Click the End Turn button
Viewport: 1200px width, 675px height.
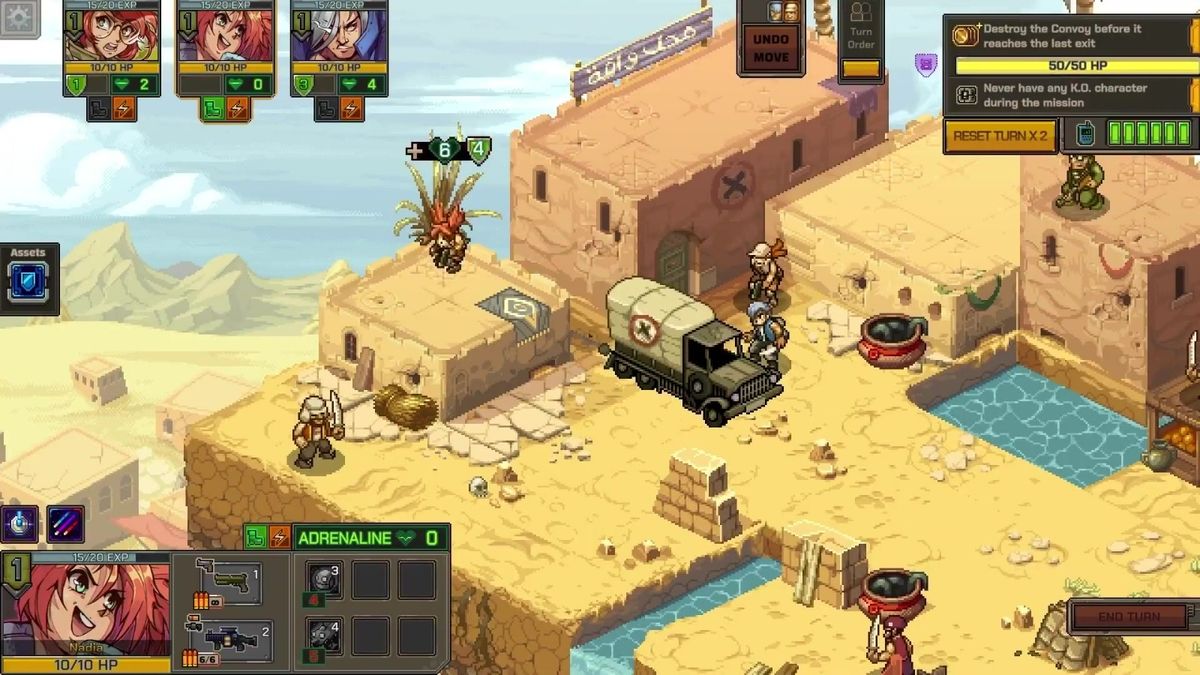[1129, 617]
